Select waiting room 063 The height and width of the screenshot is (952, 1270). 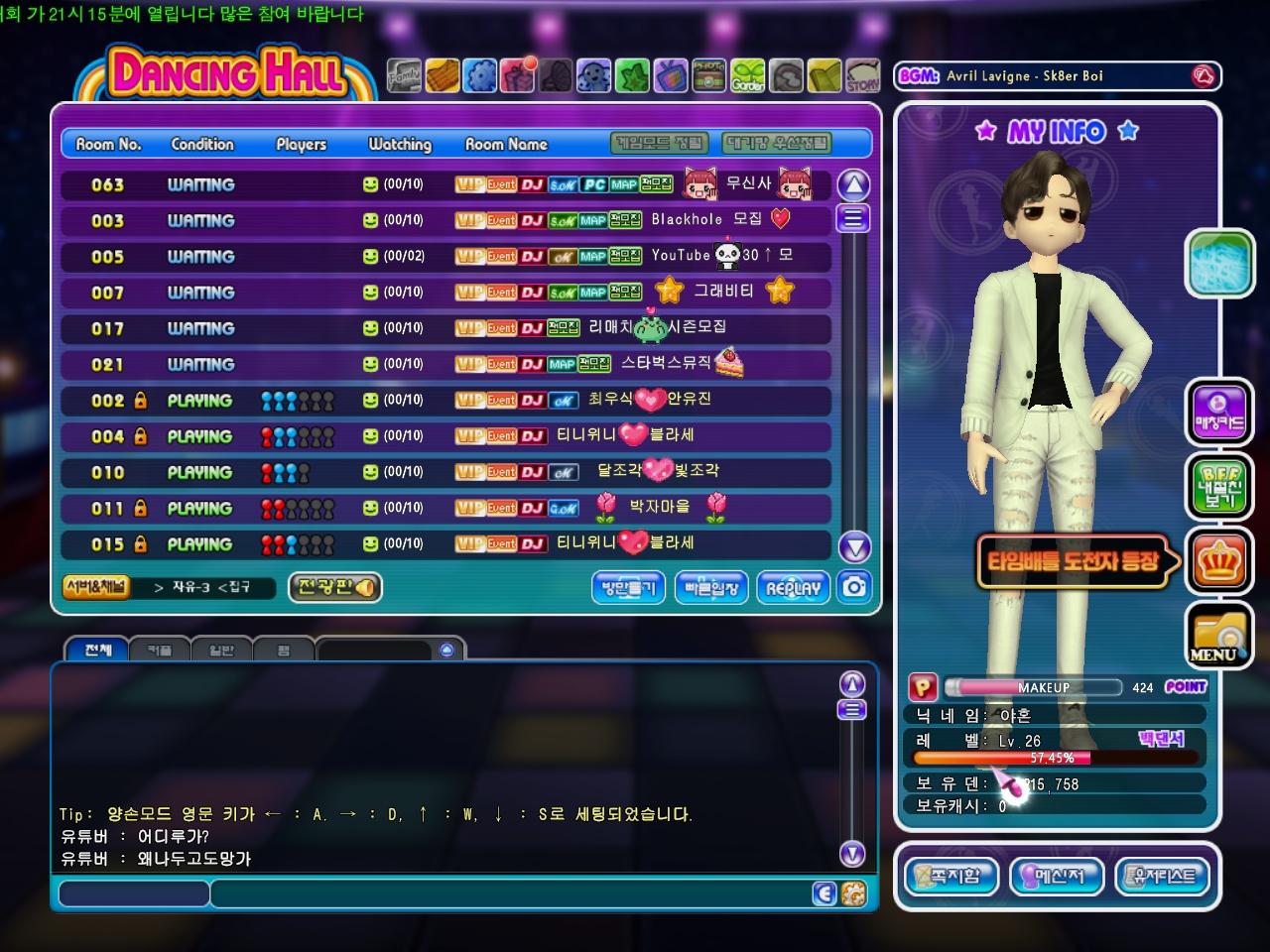(x=445, y=184)
